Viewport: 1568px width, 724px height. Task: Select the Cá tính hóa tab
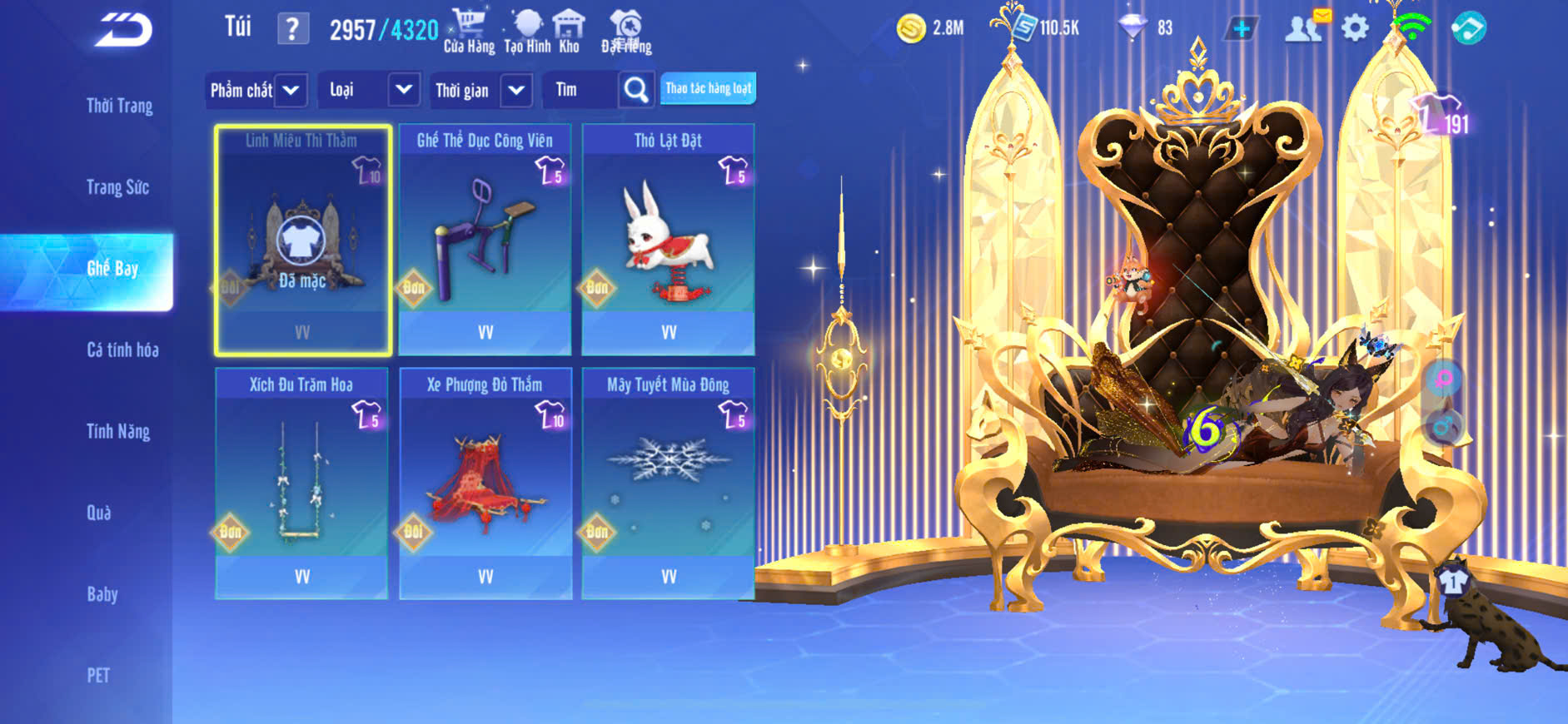(x=122, y=350)
